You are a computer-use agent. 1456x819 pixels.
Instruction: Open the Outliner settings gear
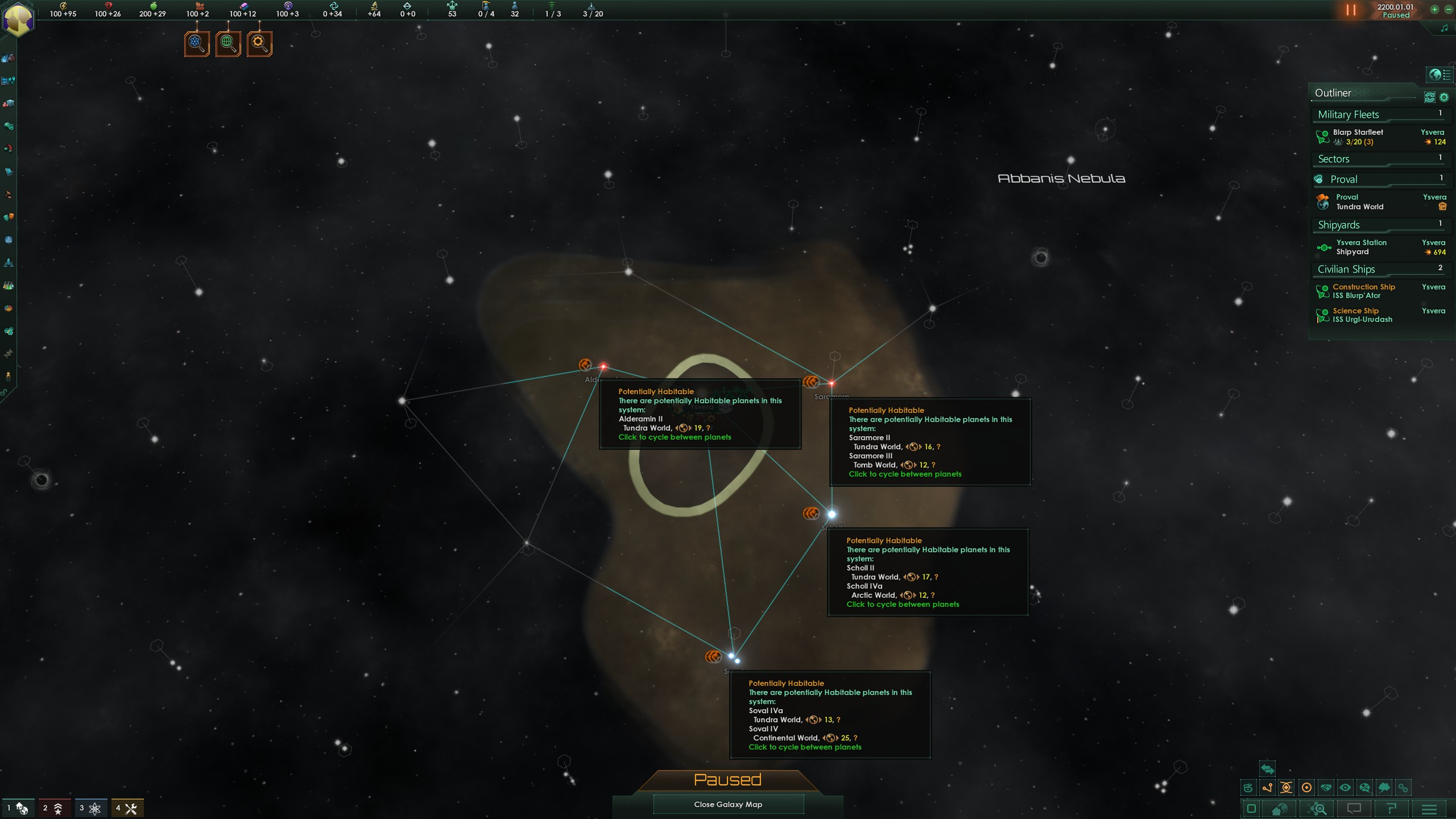point(1443,97)
